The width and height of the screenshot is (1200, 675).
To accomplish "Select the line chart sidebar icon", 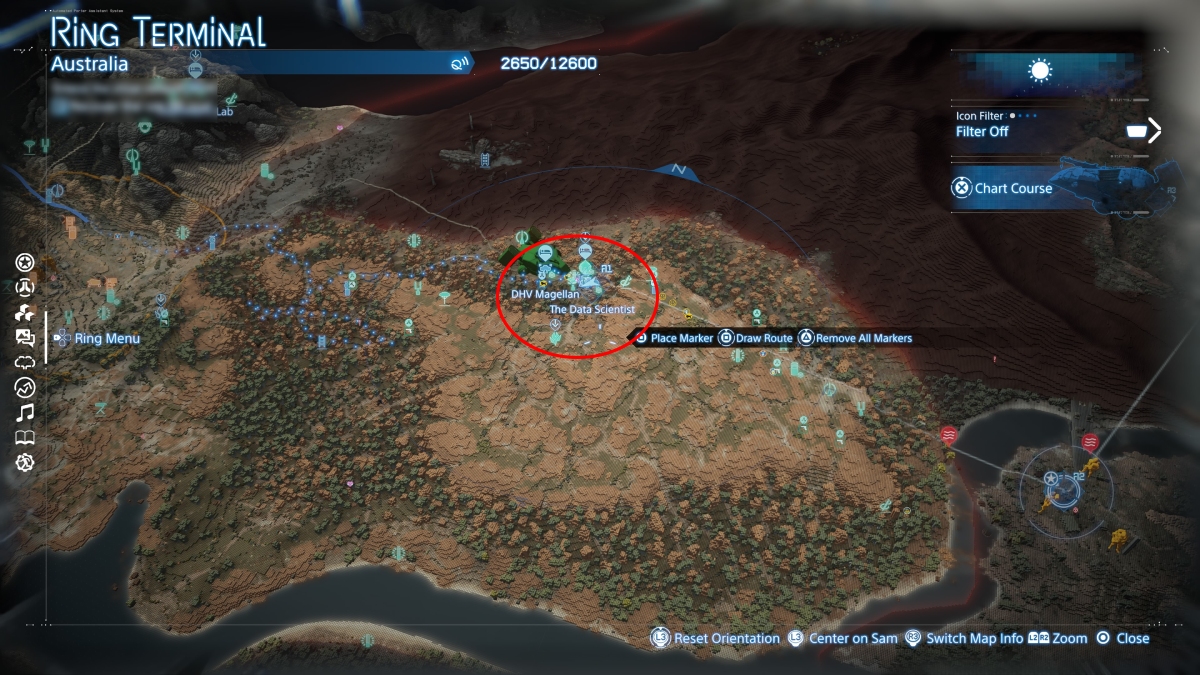I will [x=26, y=387].
